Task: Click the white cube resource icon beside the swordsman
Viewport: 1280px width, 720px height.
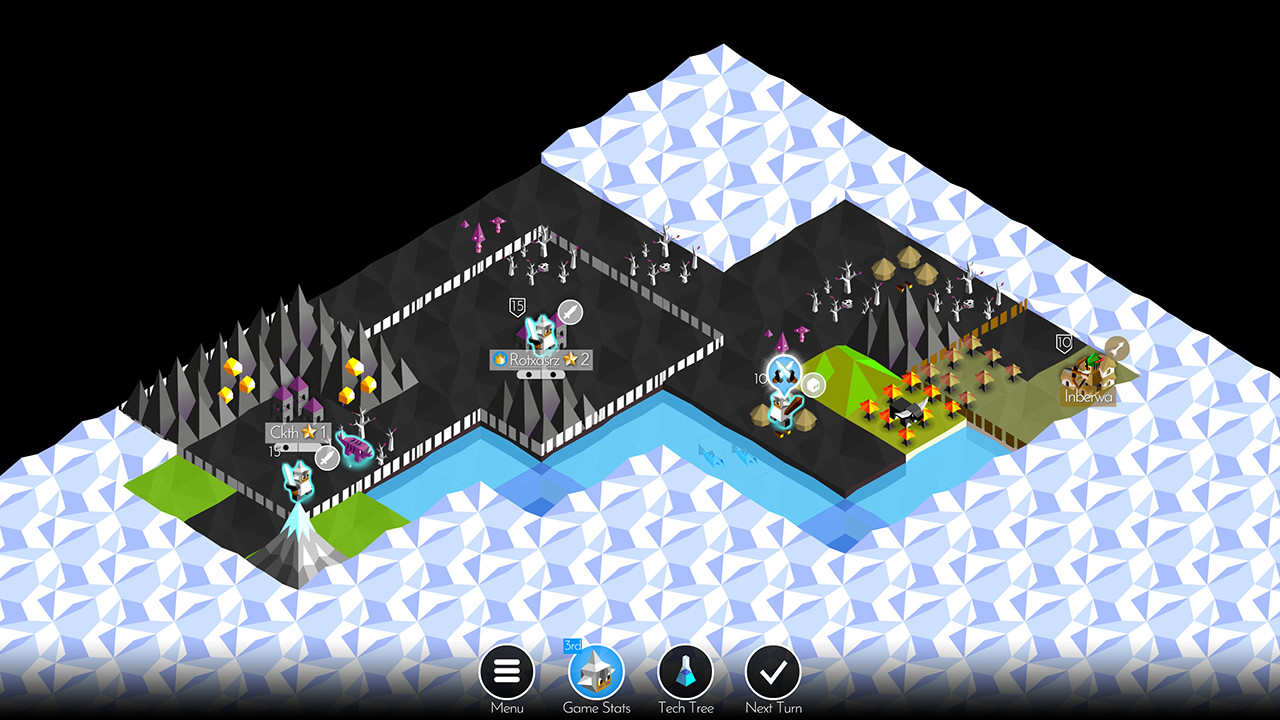Action: pos(813,386)
